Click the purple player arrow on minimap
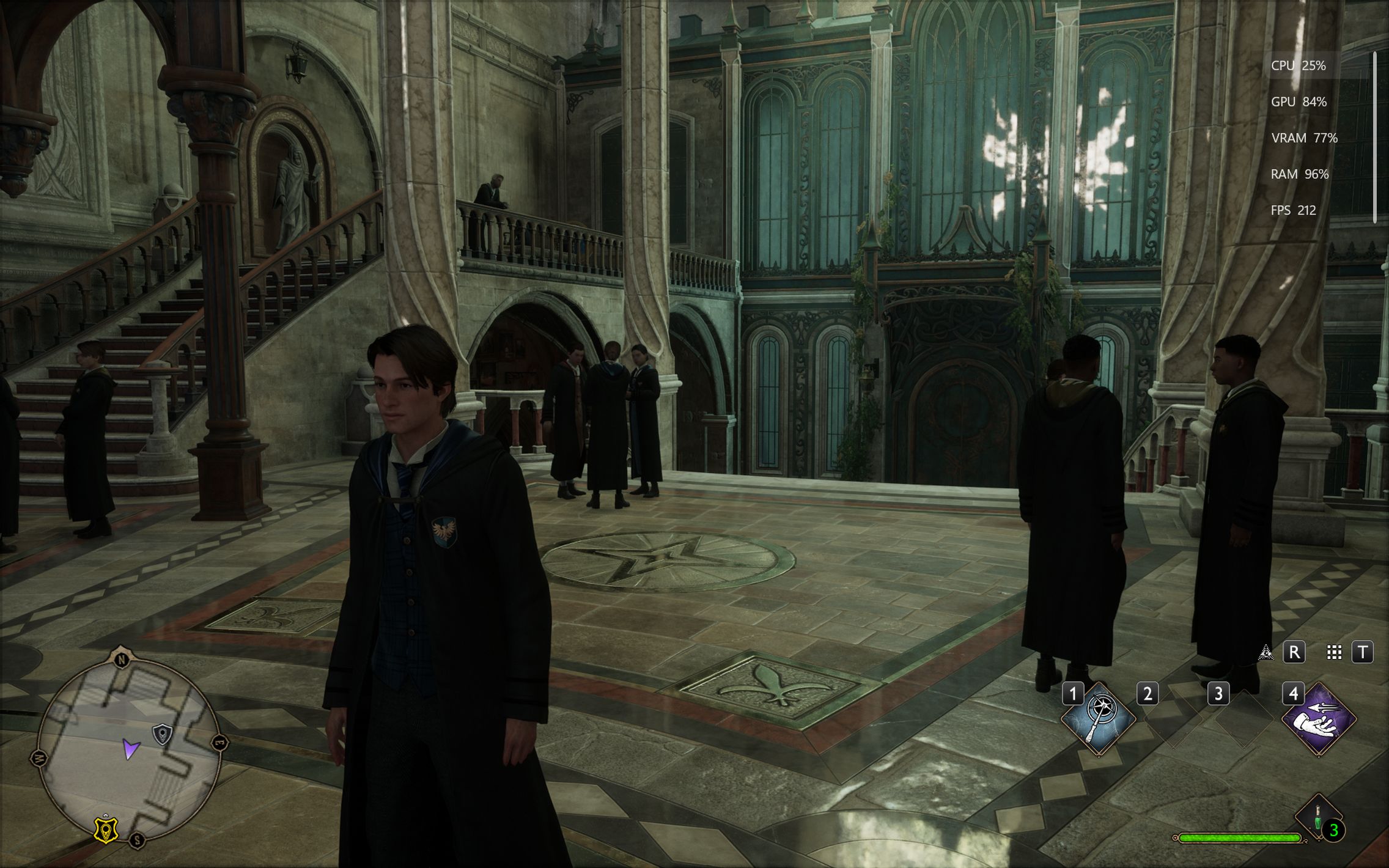Image resolution: width=1389 pixels, height=868 pixels. [x=130, y=748]
